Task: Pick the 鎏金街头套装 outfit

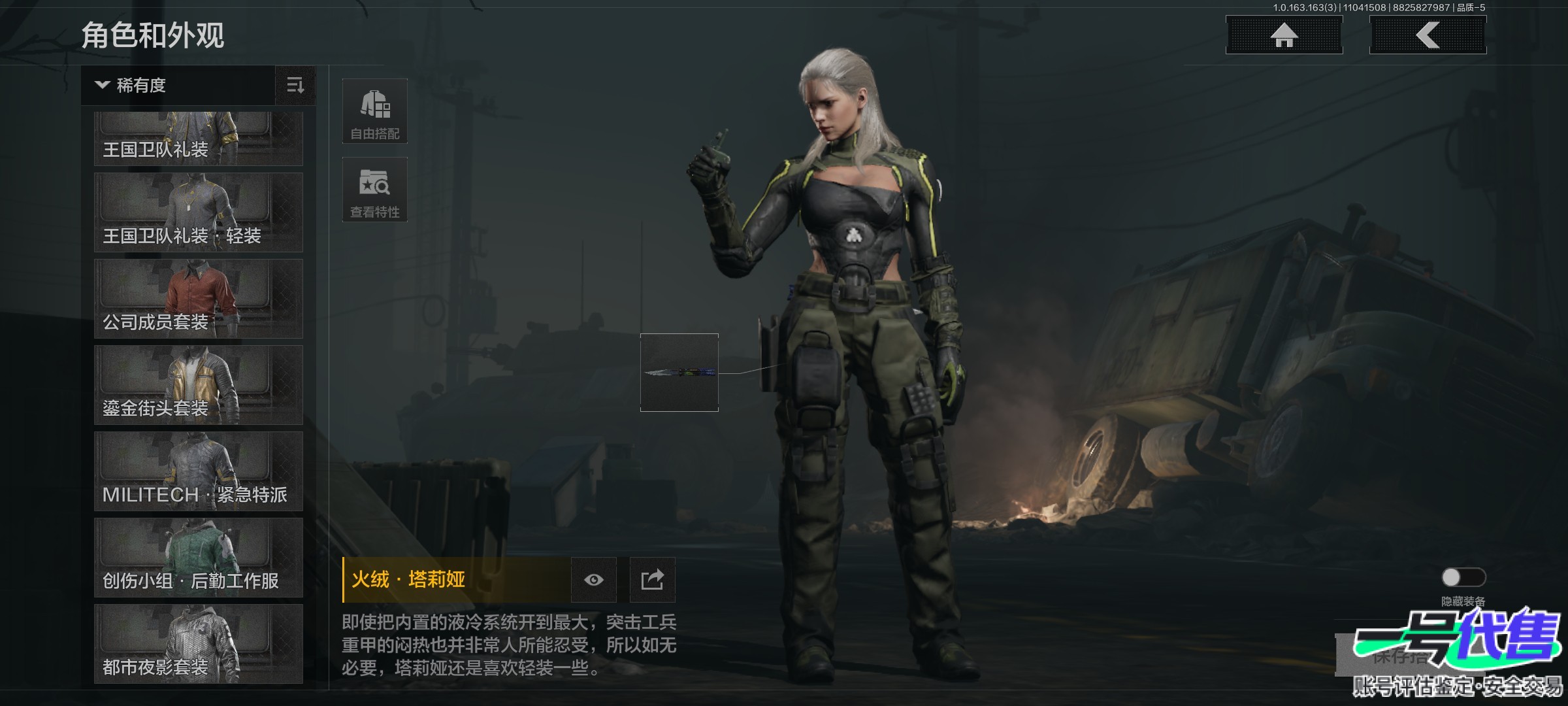Action: pyautogui.click(x=198, y=385)
